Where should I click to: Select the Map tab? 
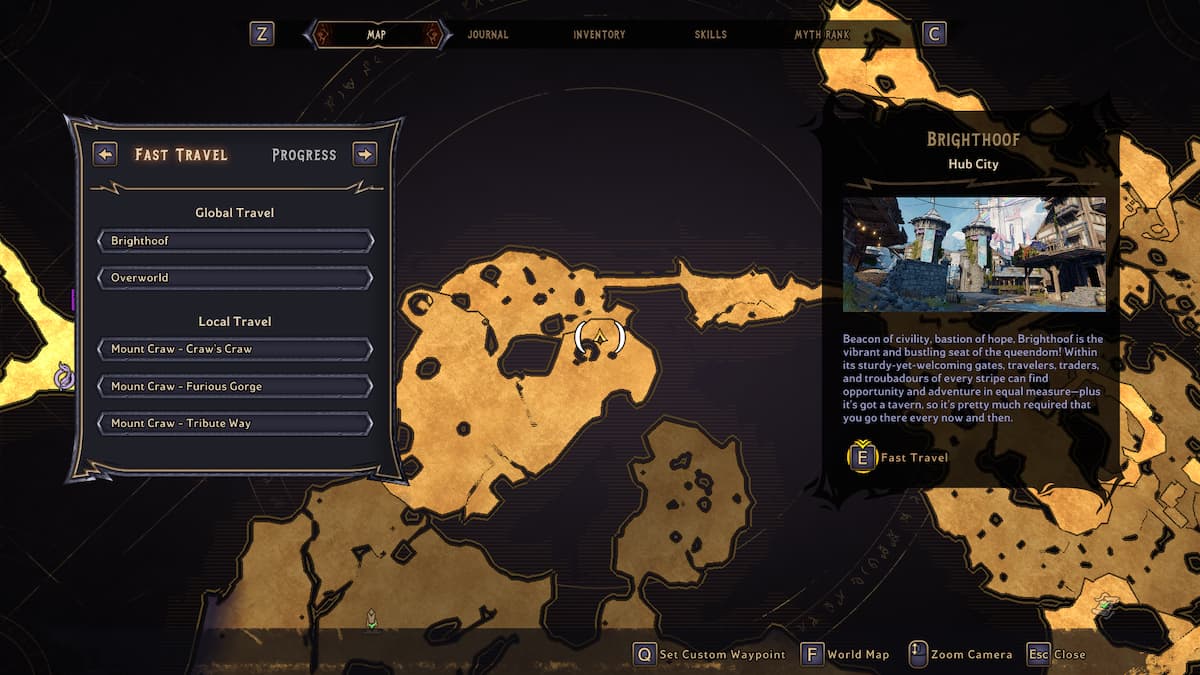click(x=376, y=35)
